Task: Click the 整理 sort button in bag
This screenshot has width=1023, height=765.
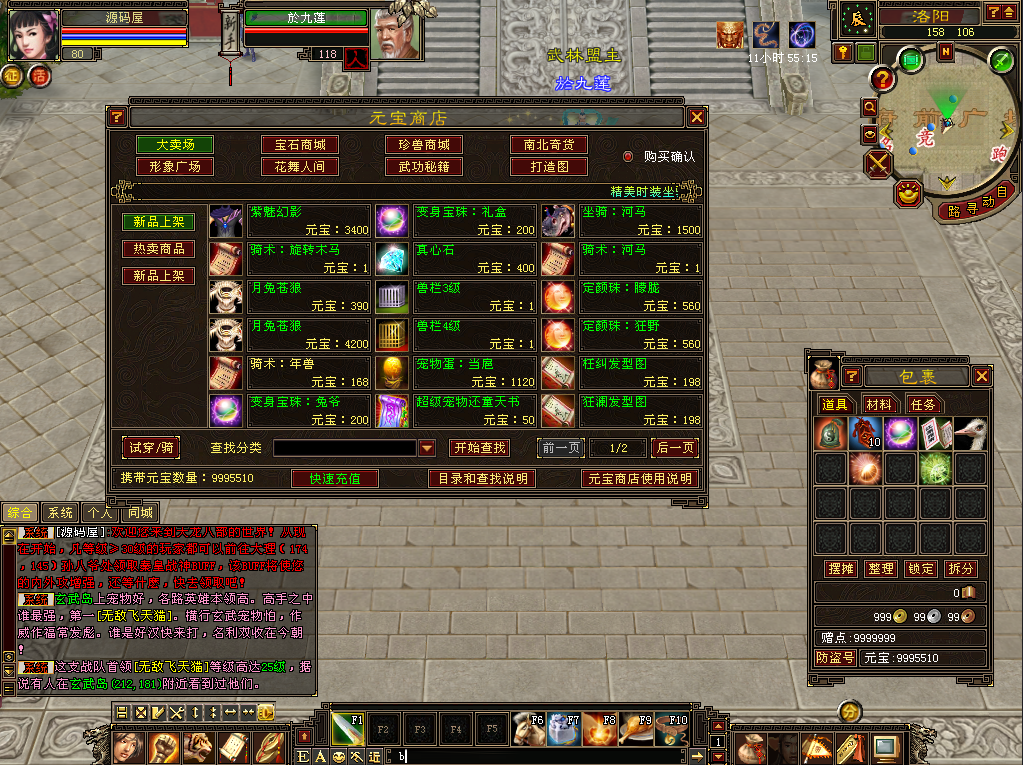Action: point(881,568)
